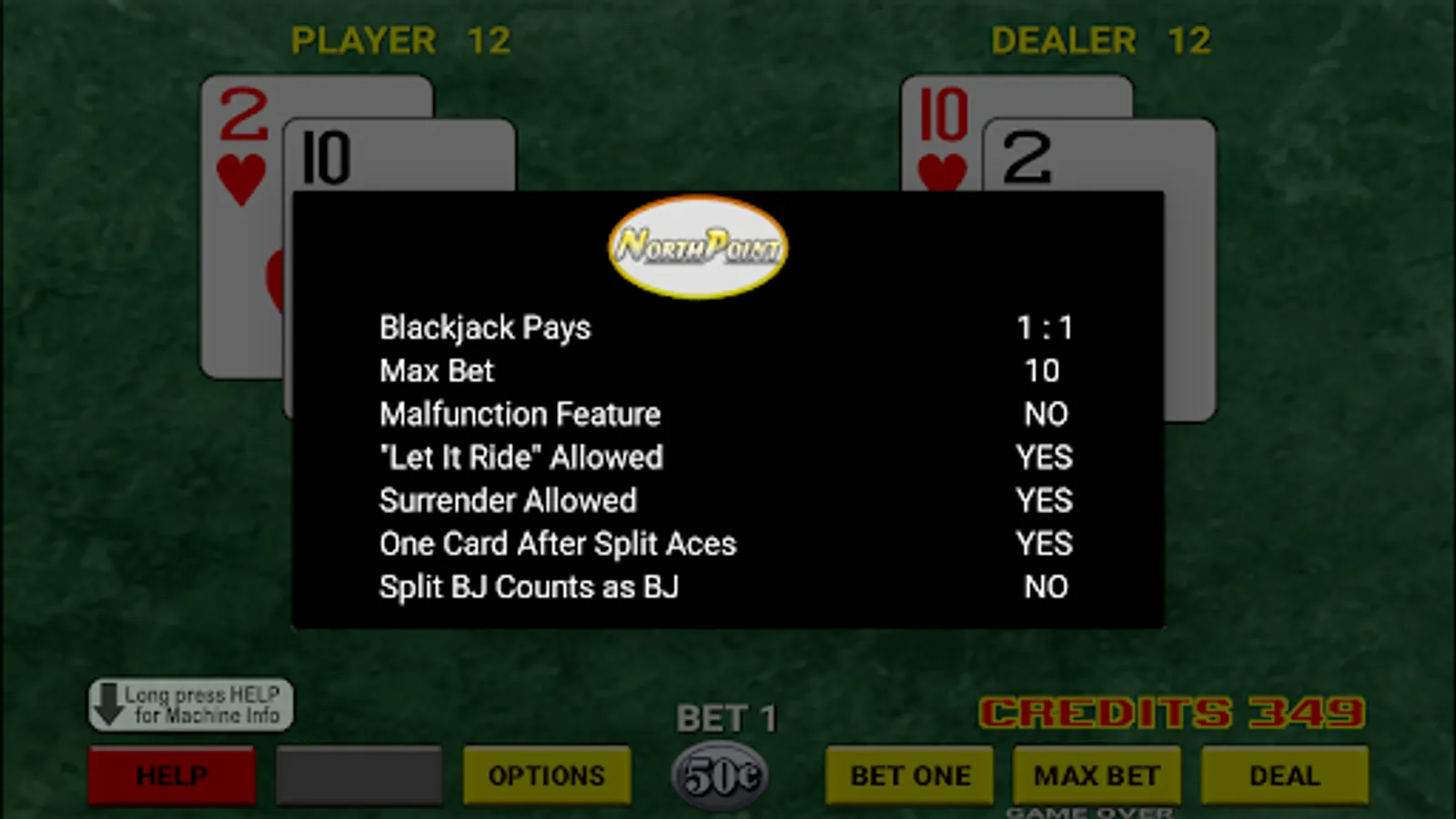Click the GAME OVER label

[1088, 811]
